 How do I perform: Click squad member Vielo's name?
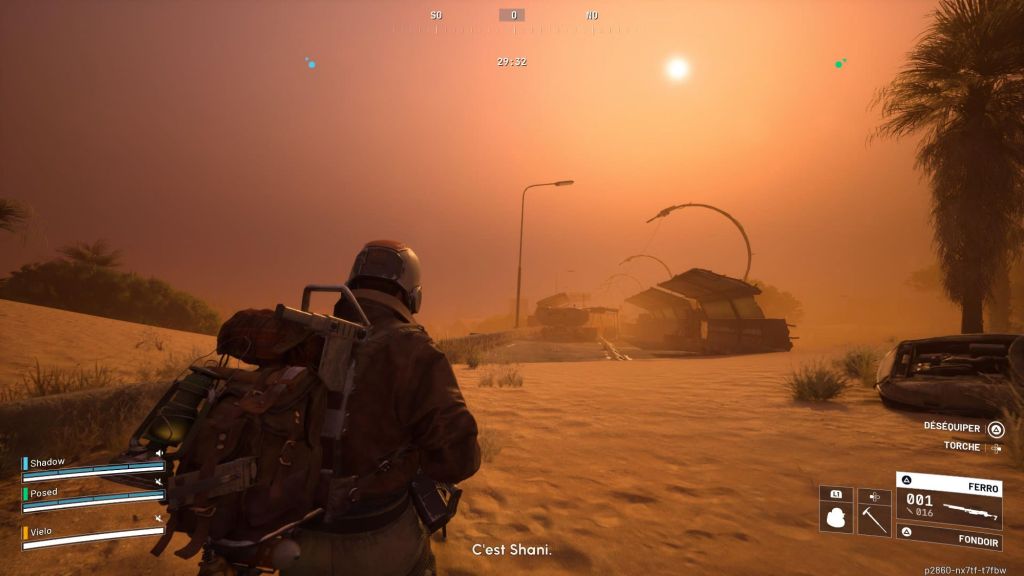[41, 531]
